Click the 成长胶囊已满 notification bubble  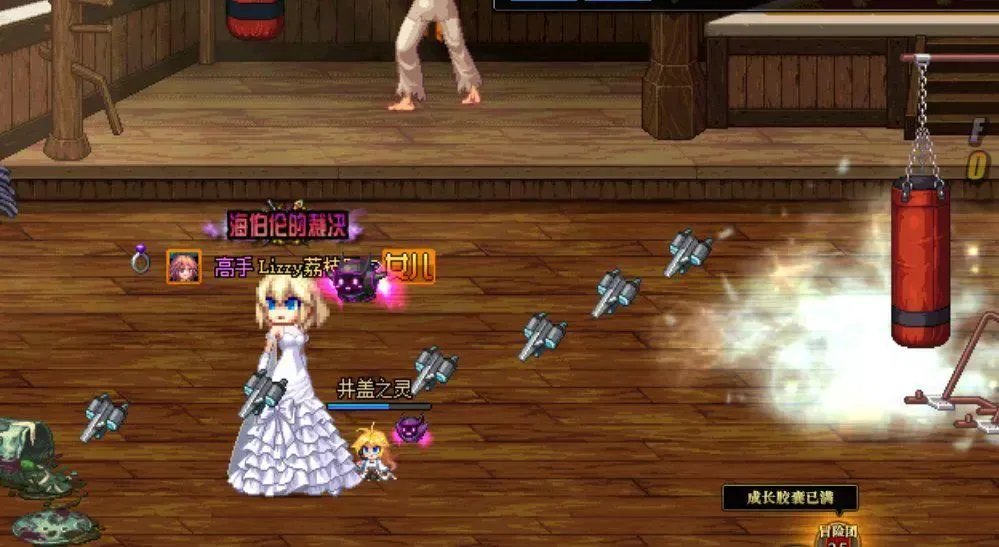(x=790, y=497)
